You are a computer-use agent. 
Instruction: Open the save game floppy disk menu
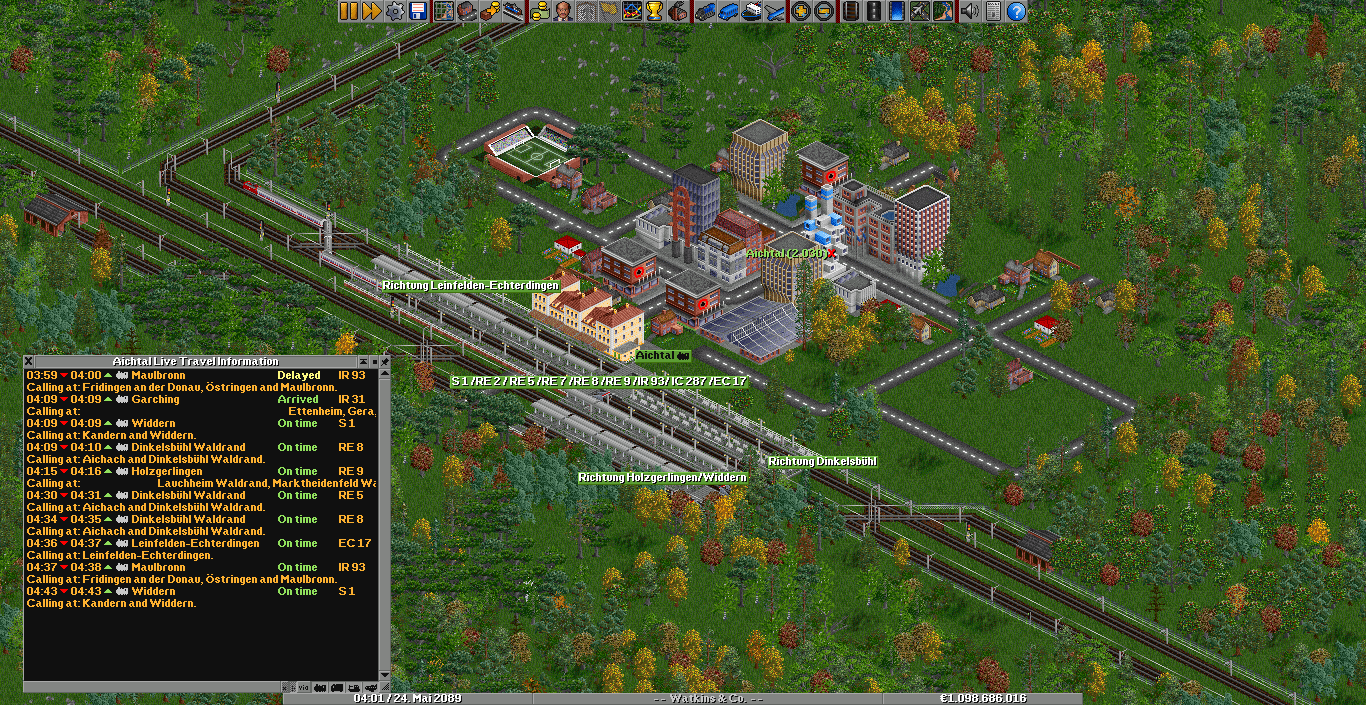click(x=418, y=11)
